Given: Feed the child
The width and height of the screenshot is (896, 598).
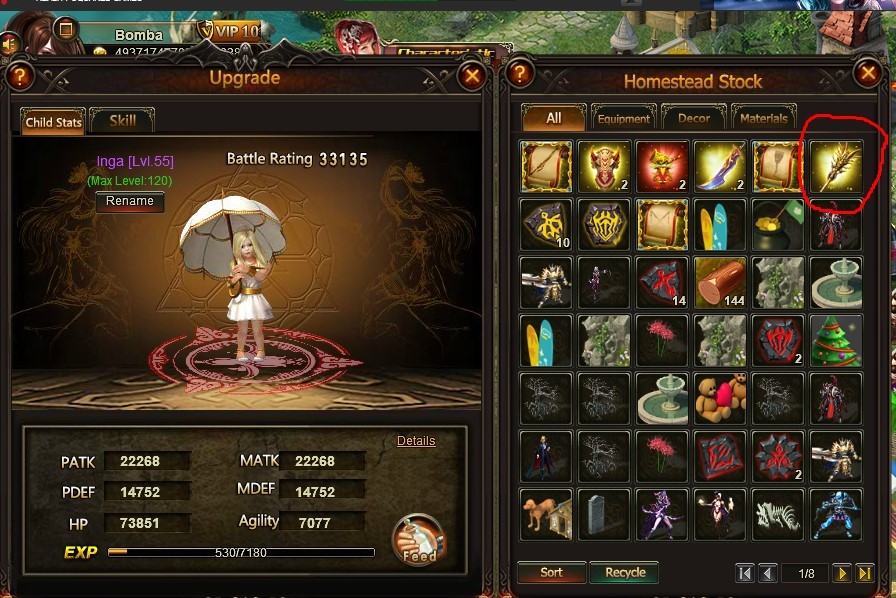Looking at the screenshot, I should pos(418,540).
